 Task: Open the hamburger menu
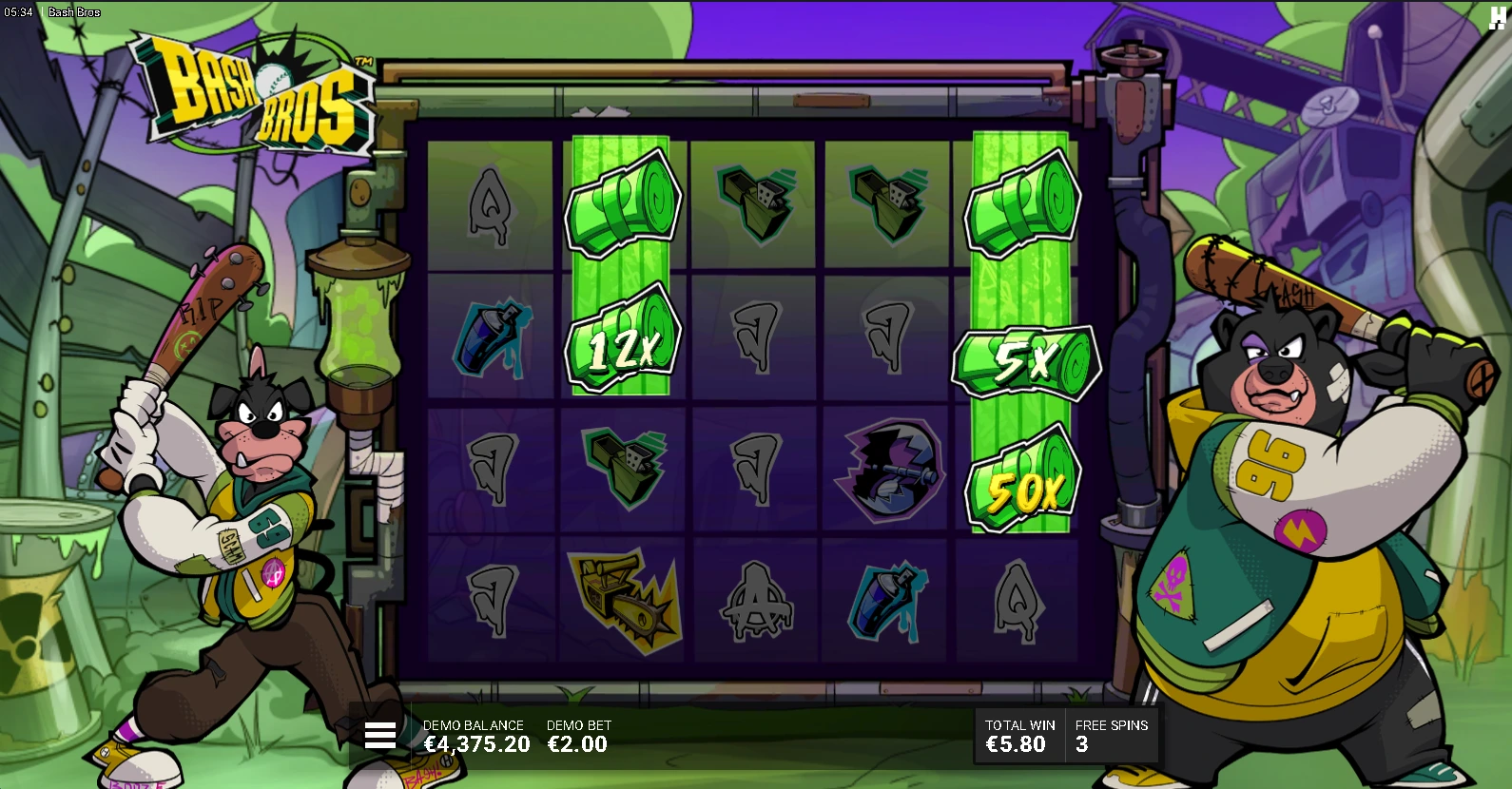(x=380, y=735)
